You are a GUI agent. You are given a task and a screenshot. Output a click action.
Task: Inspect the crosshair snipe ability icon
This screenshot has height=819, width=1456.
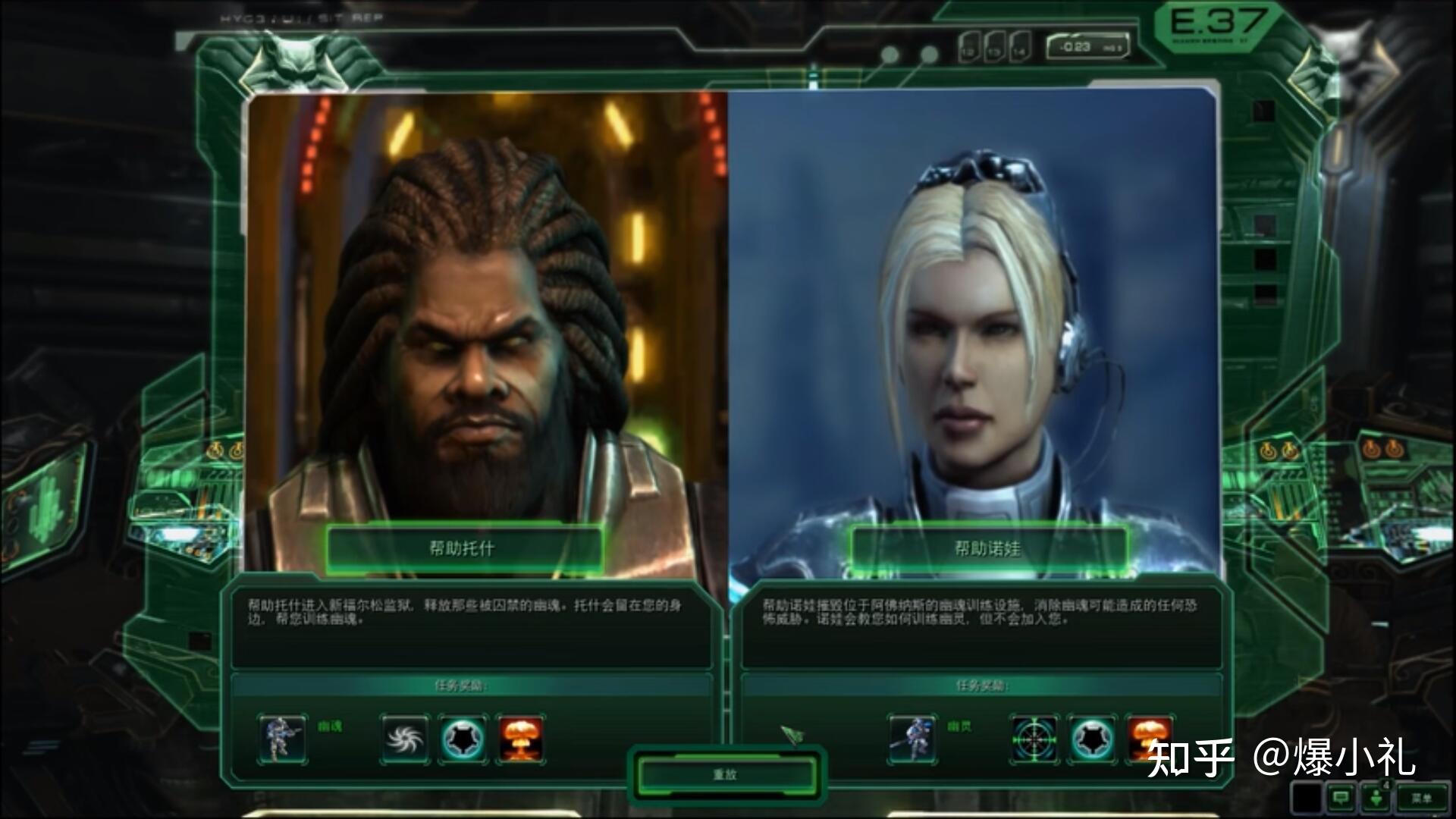tap(1034, 738)
